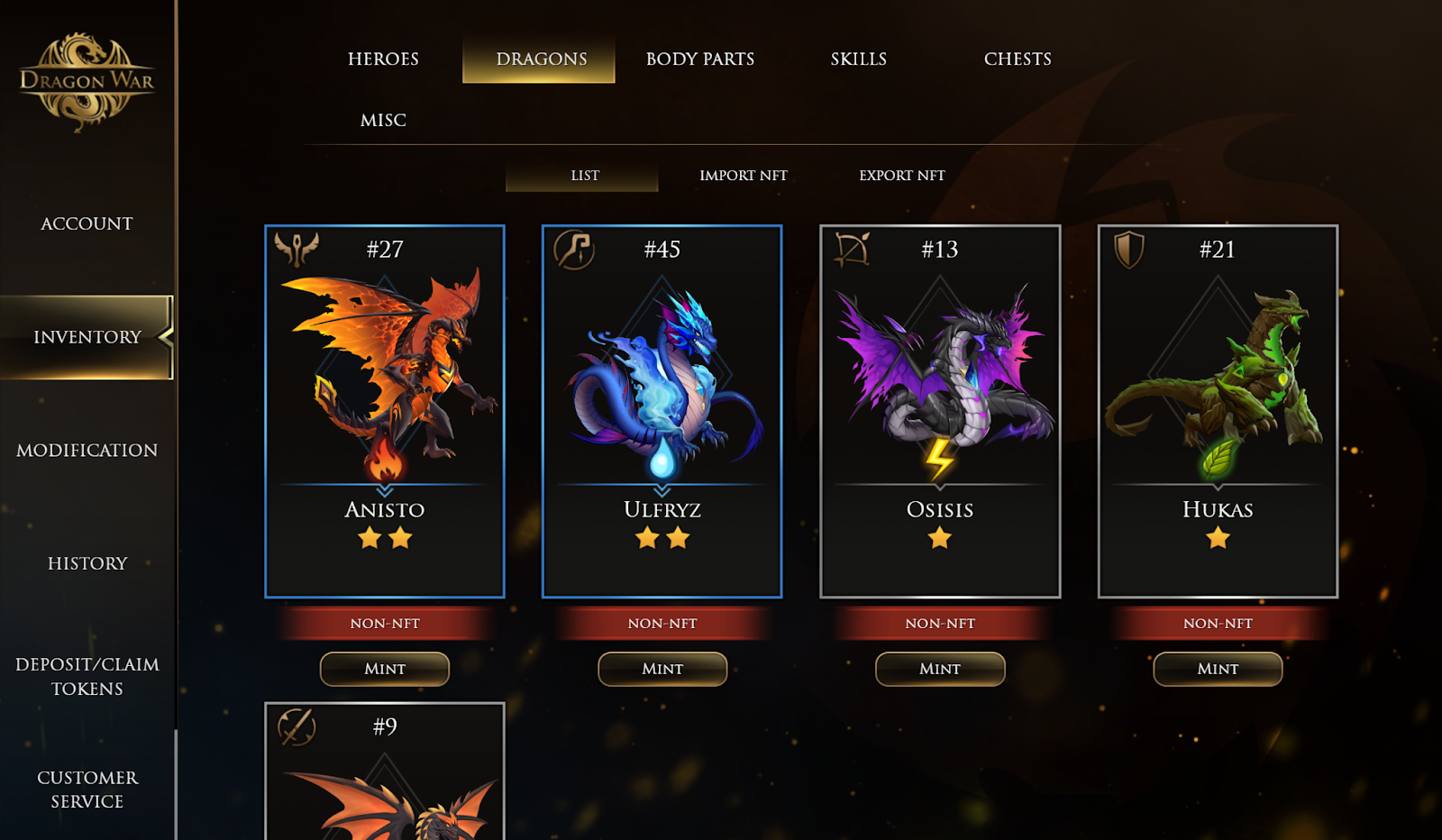
Task: Click the Dragon War logo
Action: pos(87,81)
